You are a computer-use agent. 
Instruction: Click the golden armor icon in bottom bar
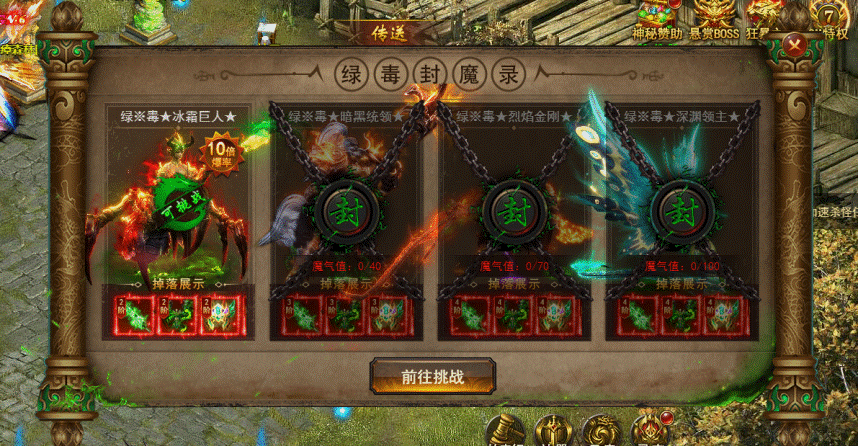pyautogui.click(x=553, y=431)
